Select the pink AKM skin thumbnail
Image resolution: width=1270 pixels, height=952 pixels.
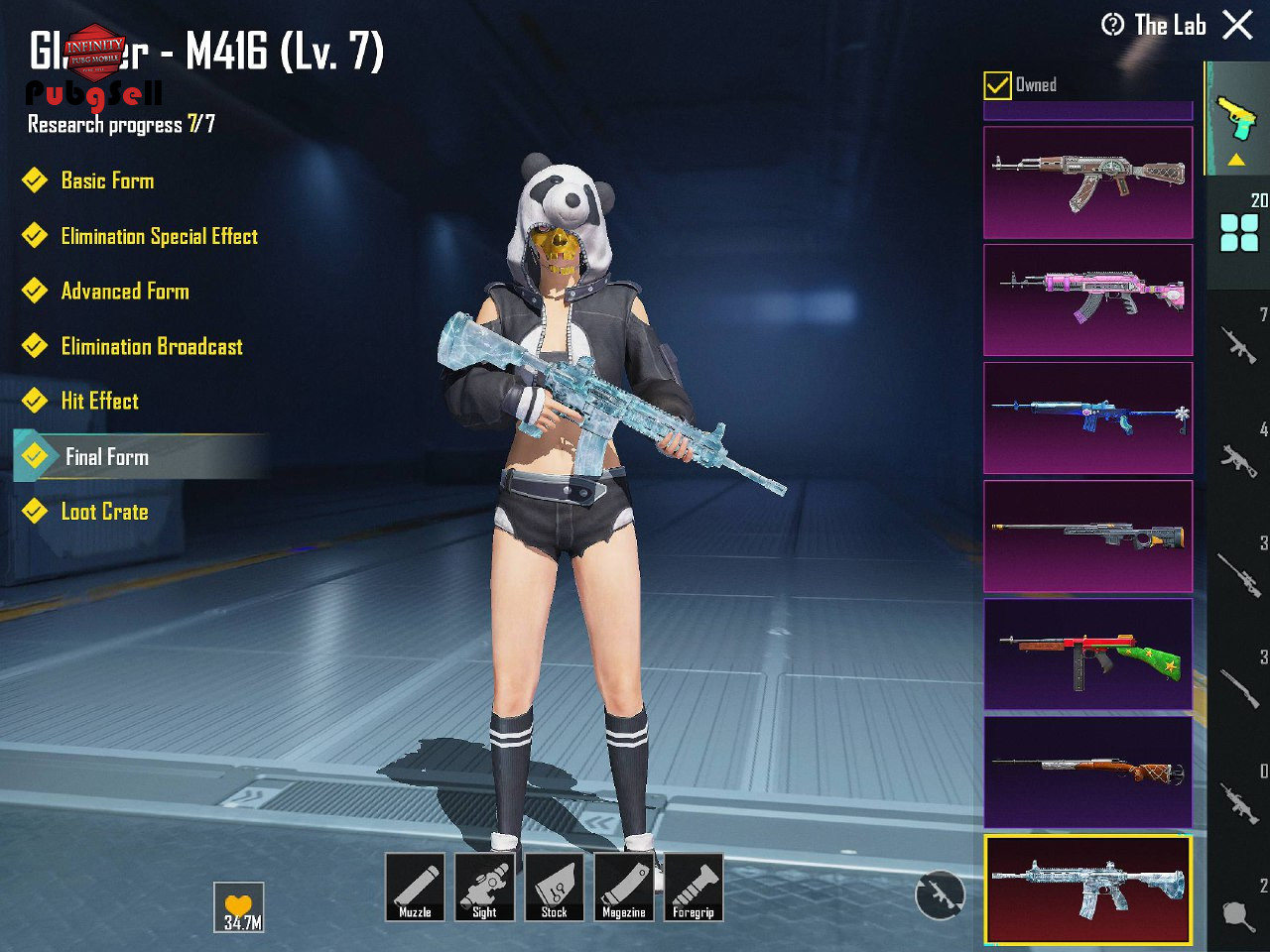[x=1087, y=299]
